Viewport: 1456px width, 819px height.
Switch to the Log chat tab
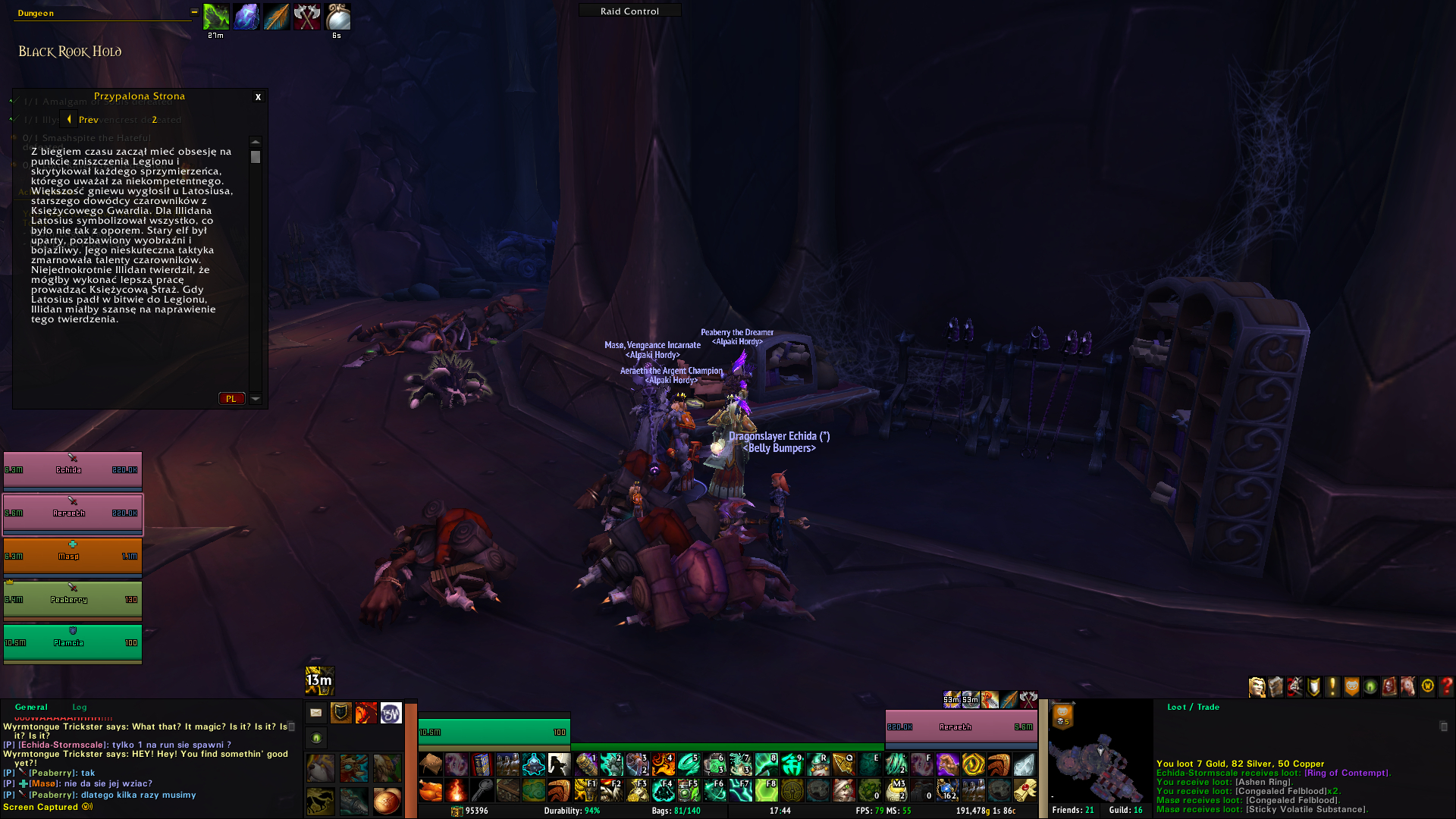(80, 707)
